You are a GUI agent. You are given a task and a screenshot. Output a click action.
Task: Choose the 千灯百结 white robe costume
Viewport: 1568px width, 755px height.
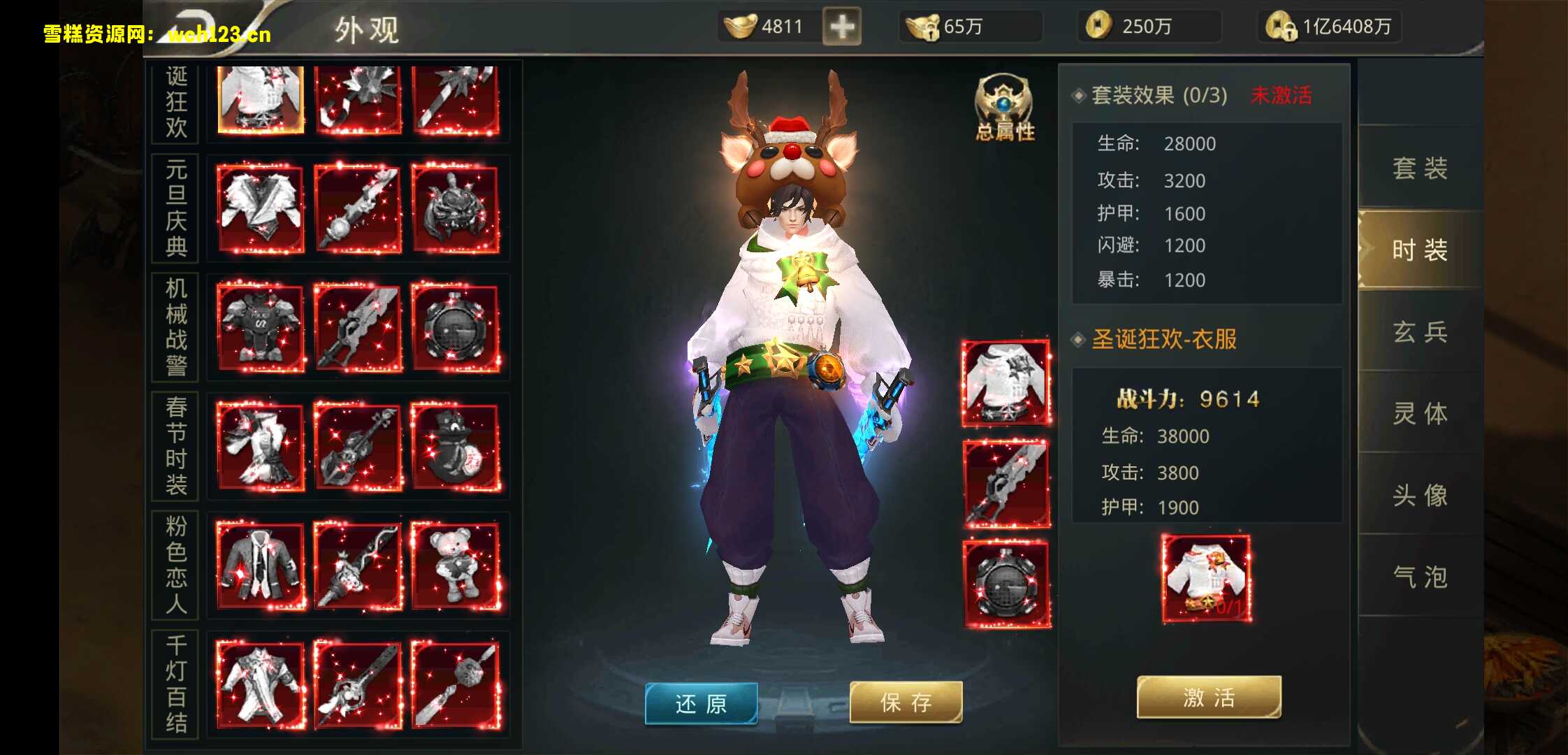tap(261, 685)
